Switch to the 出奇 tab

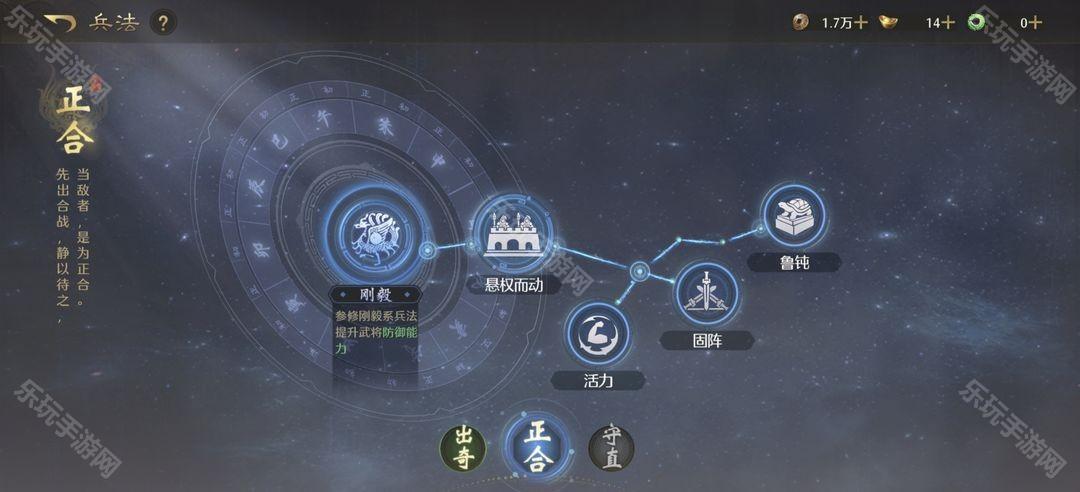[x=463, y=447]
